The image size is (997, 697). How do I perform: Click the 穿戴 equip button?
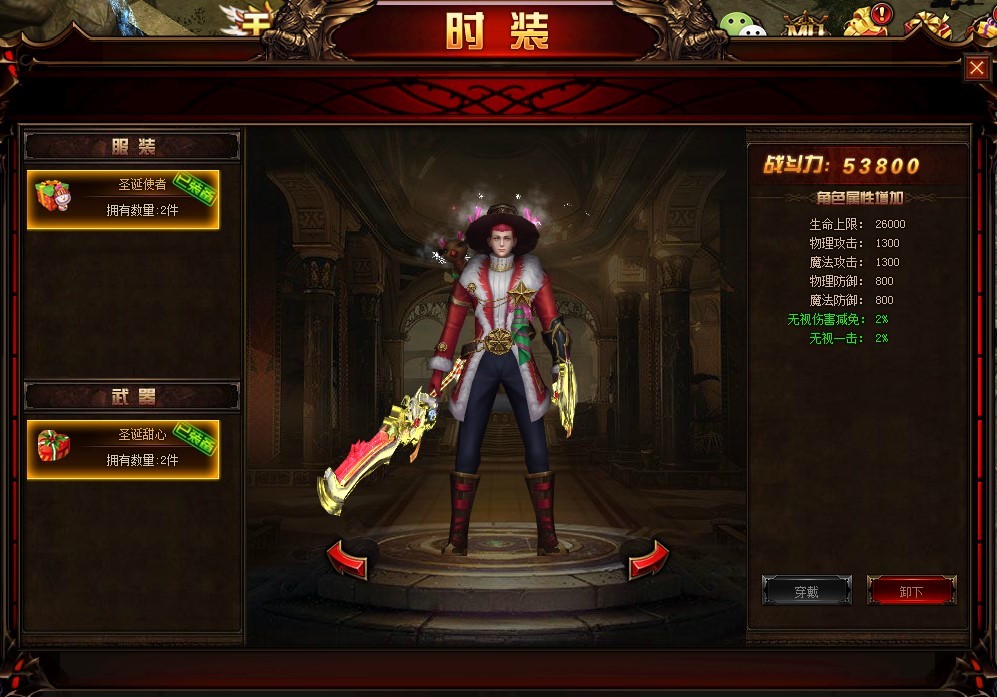pyautogui.click(x=806, y=591)
